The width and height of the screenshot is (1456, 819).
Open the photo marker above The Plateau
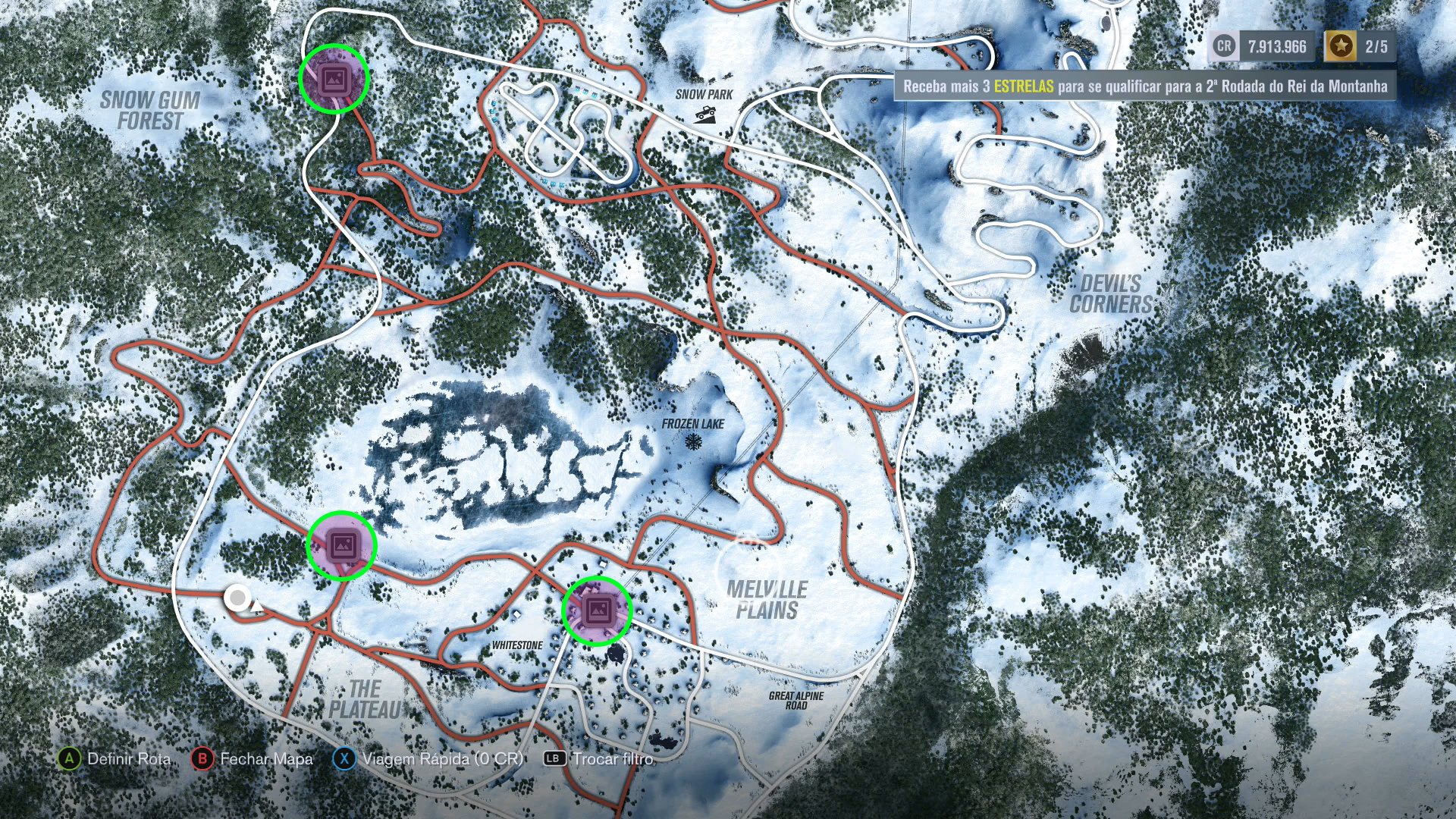342,546
